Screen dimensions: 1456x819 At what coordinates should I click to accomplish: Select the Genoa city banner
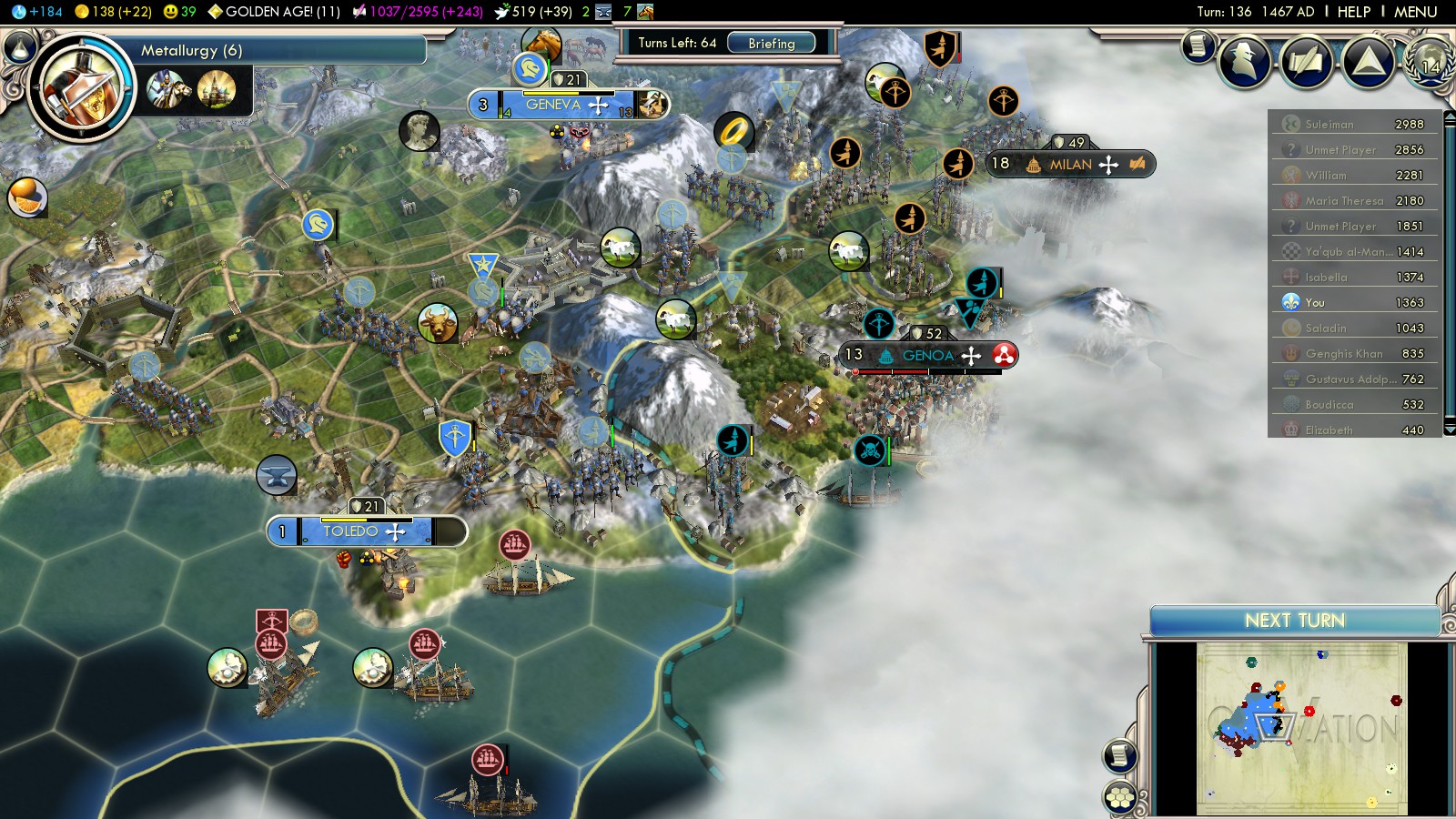(926, 356)
